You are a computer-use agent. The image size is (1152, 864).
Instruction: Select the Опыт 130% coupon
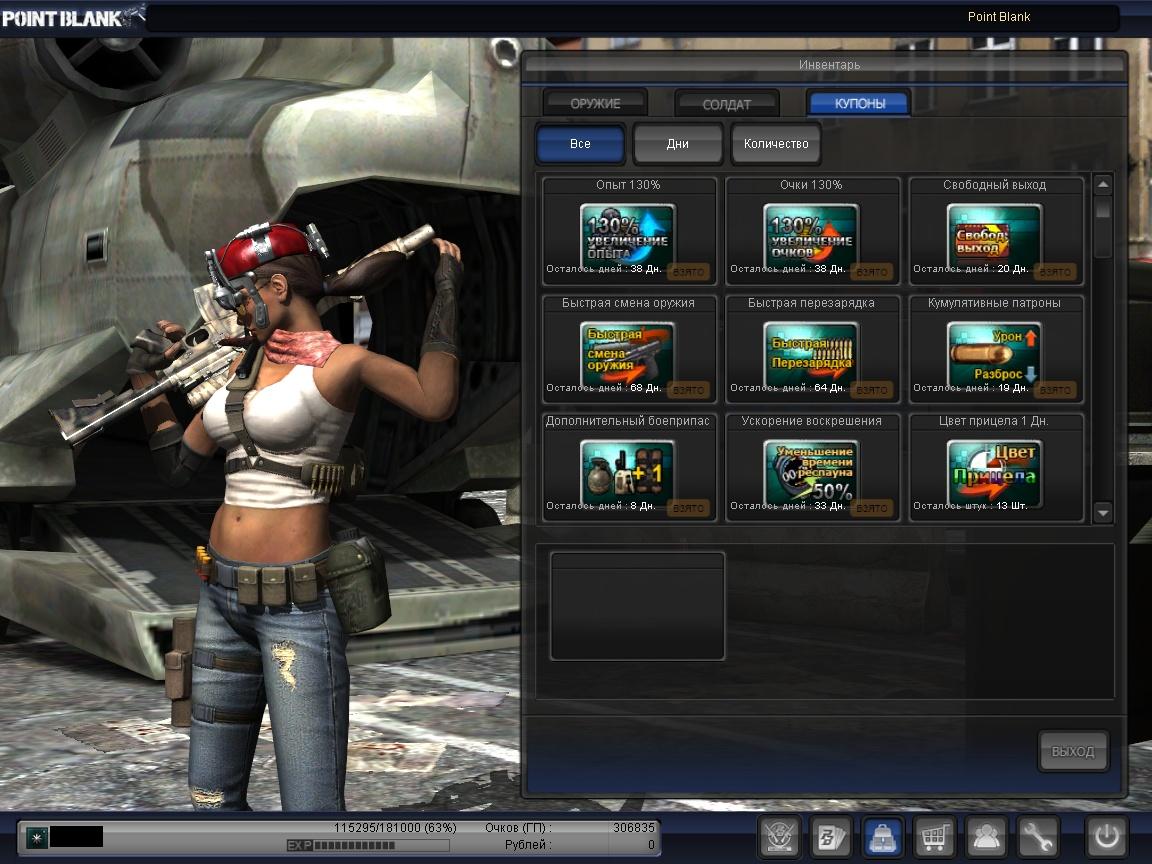pos(628,236)
